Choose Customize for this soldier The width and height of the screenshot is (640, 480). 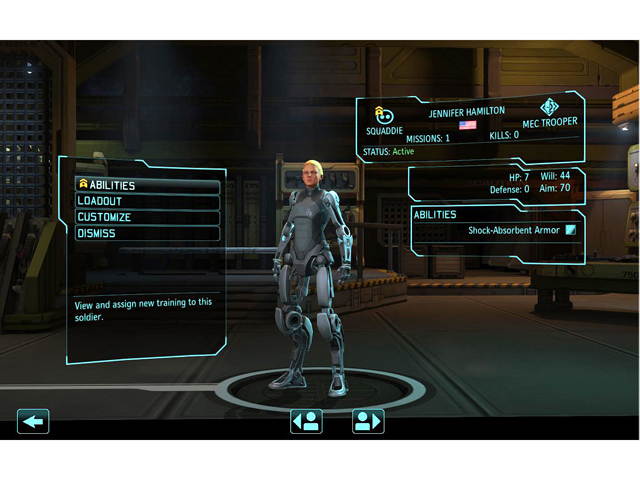point(147,217)
